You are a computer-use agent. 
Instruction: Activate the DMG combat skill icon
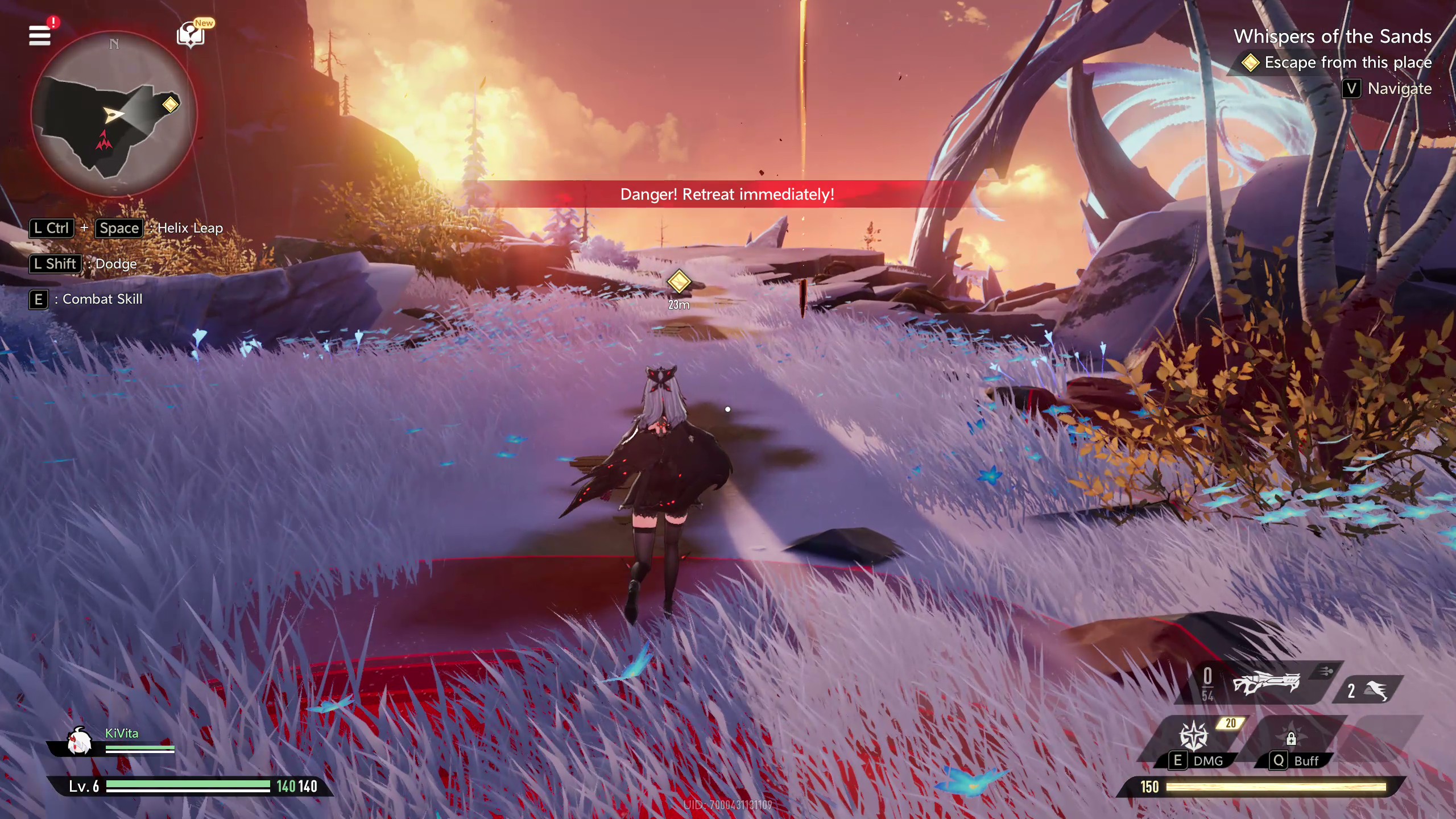tap(1193, 736)
